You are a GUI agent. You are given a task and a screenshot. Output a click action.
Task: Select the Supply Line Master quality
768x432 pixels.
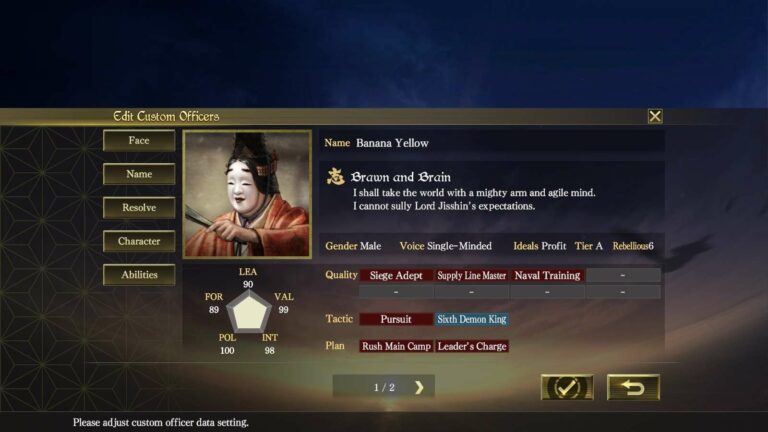click(472, 275)
